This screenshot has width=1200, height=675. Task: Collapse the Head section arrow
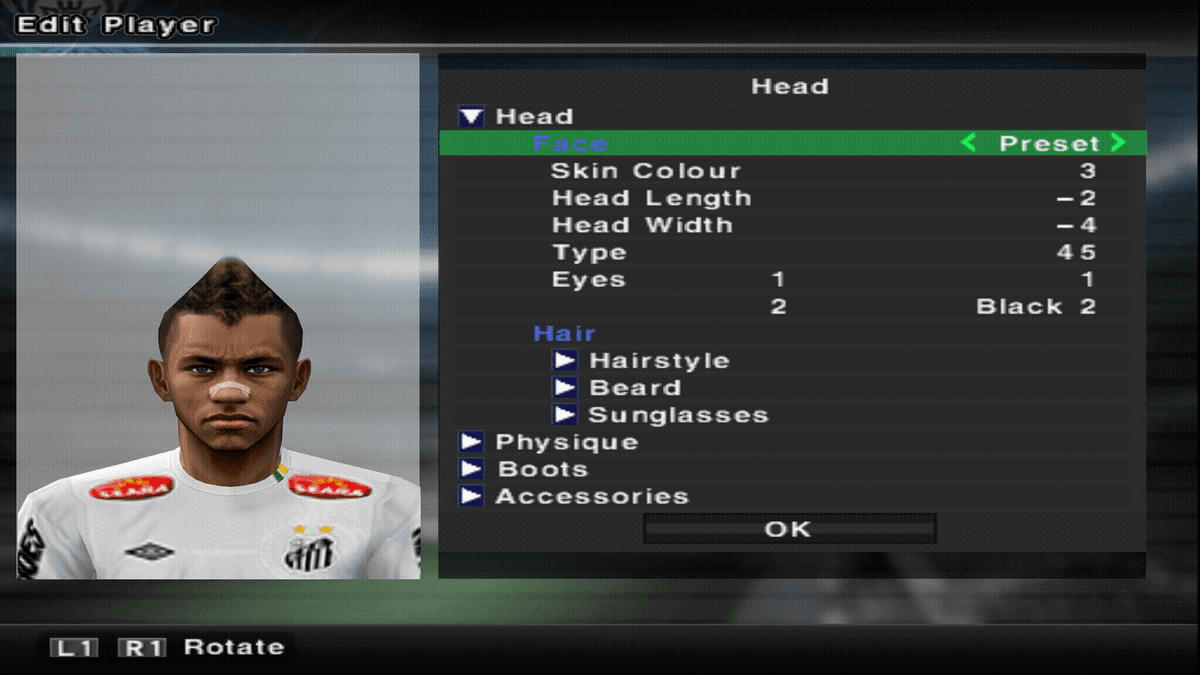[470, 117]
